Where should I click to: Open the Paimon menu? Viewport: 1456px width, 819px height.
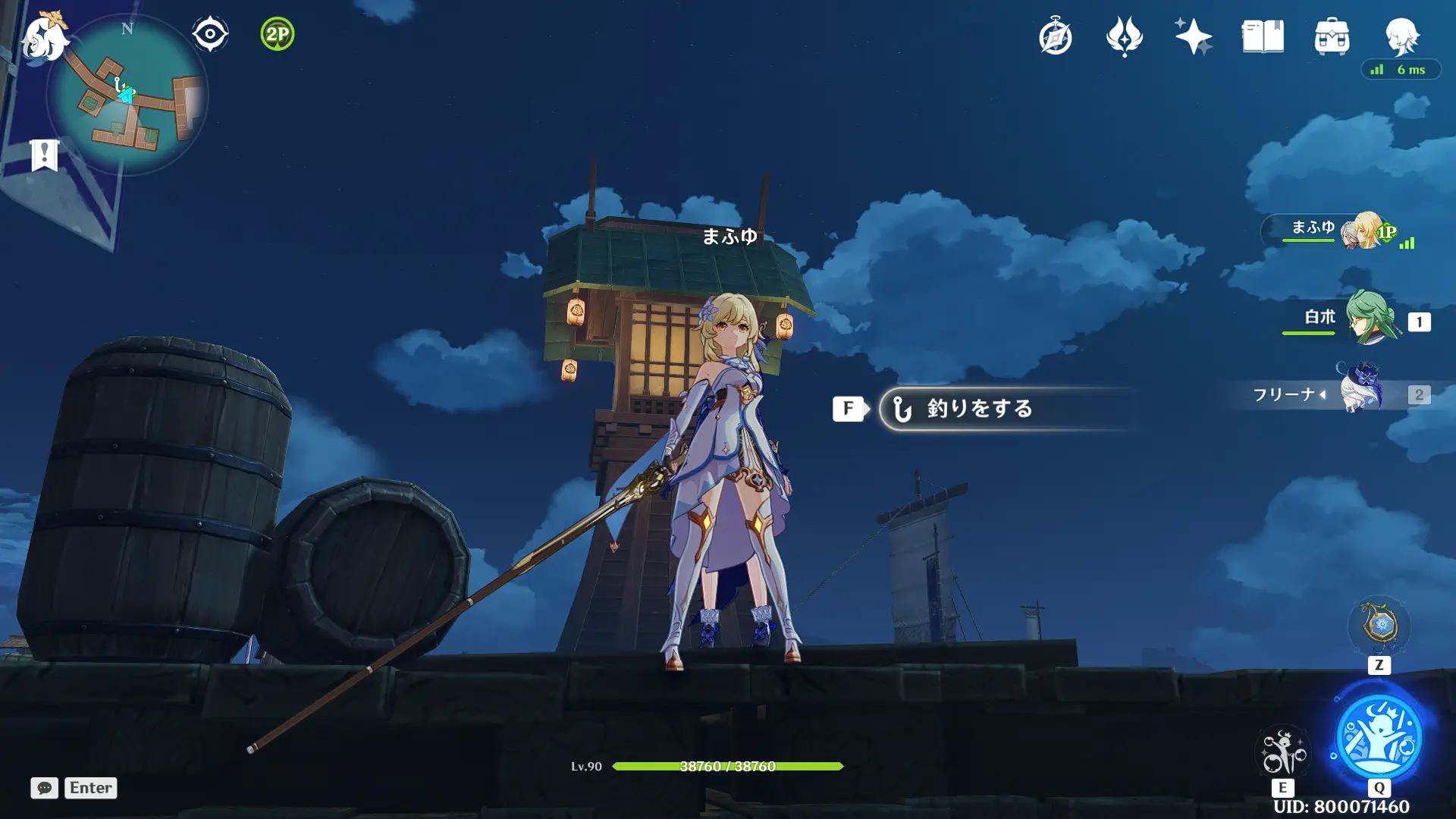point(44,36)
